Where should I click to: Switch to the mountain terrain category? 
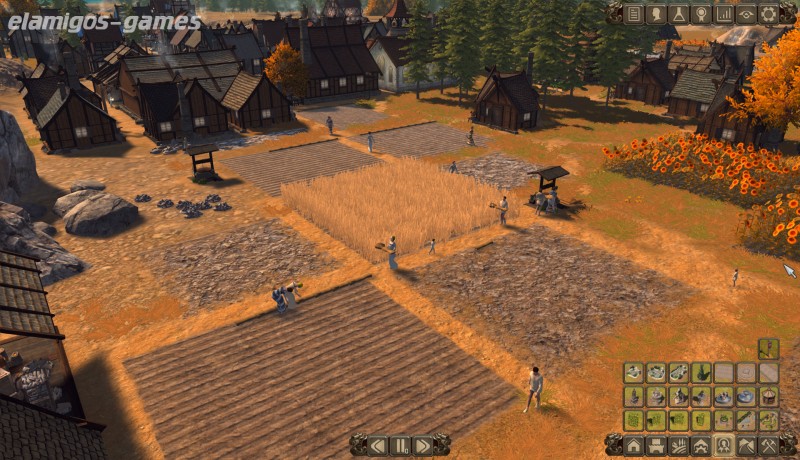pos(746,445)
